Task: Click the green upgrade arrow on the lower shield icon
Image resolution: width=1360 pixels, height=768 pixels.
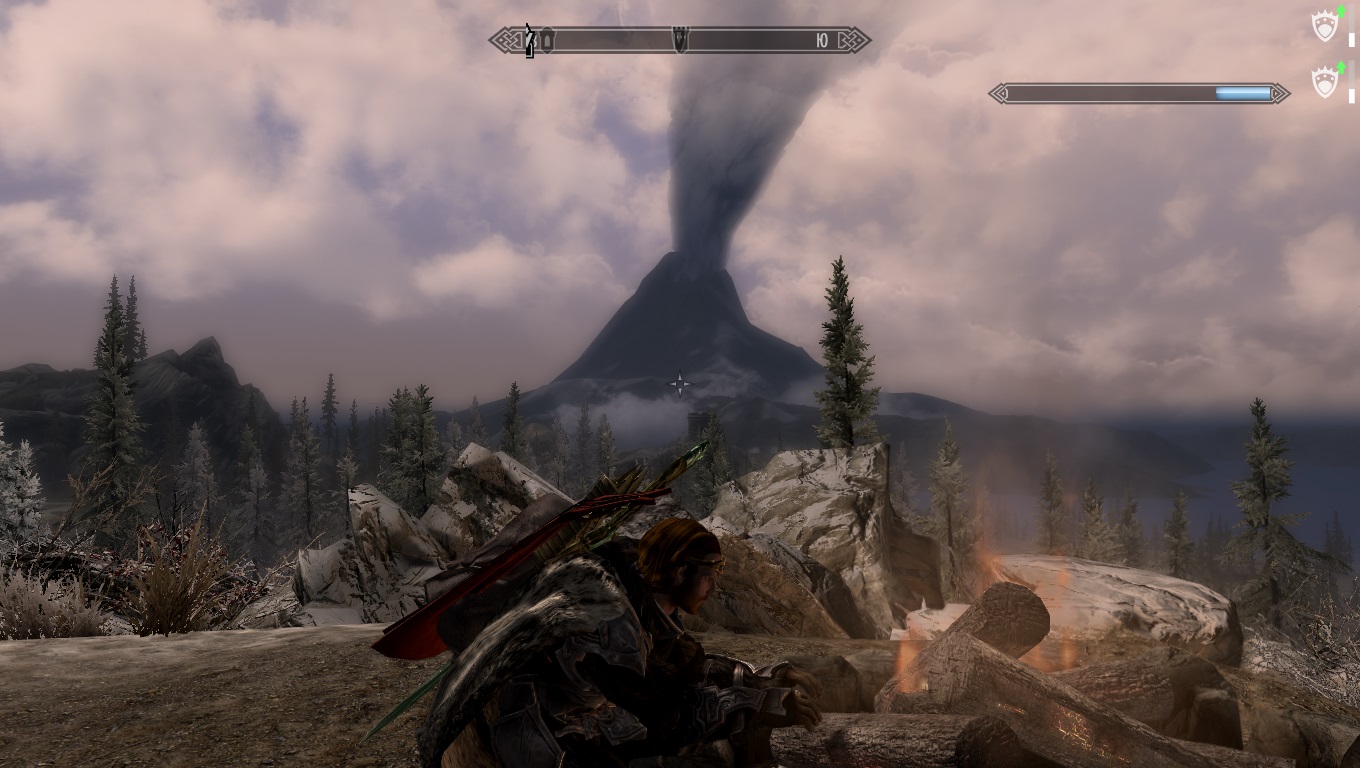Action: pyautogui.click(x=1341, y=66)
